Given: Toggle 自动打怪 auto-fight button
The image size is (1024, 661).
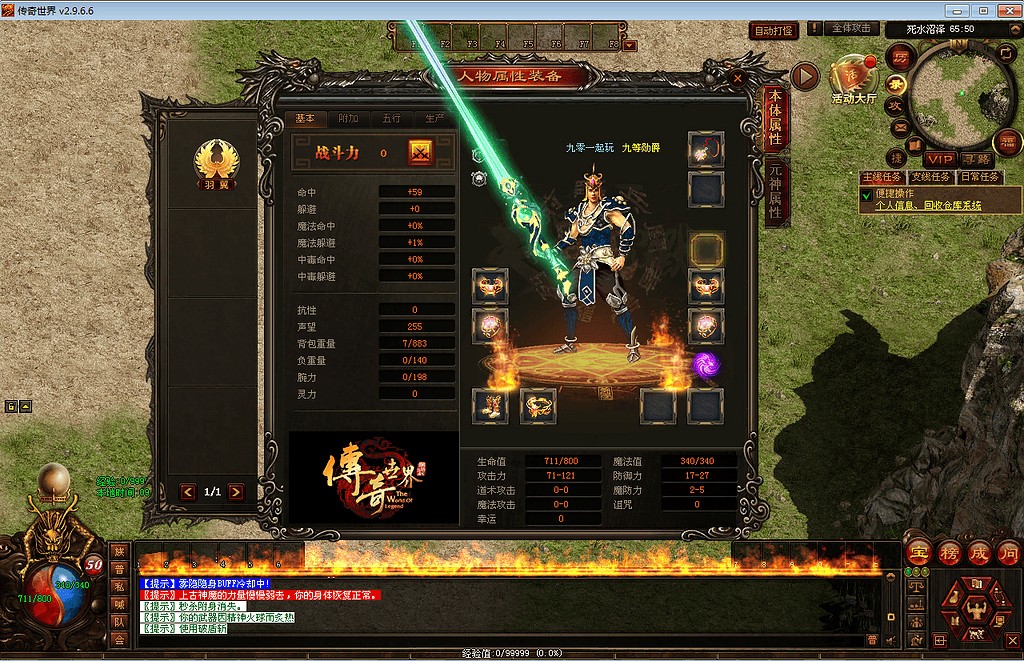Looking at the screenshot, I should tap(774, 31).
